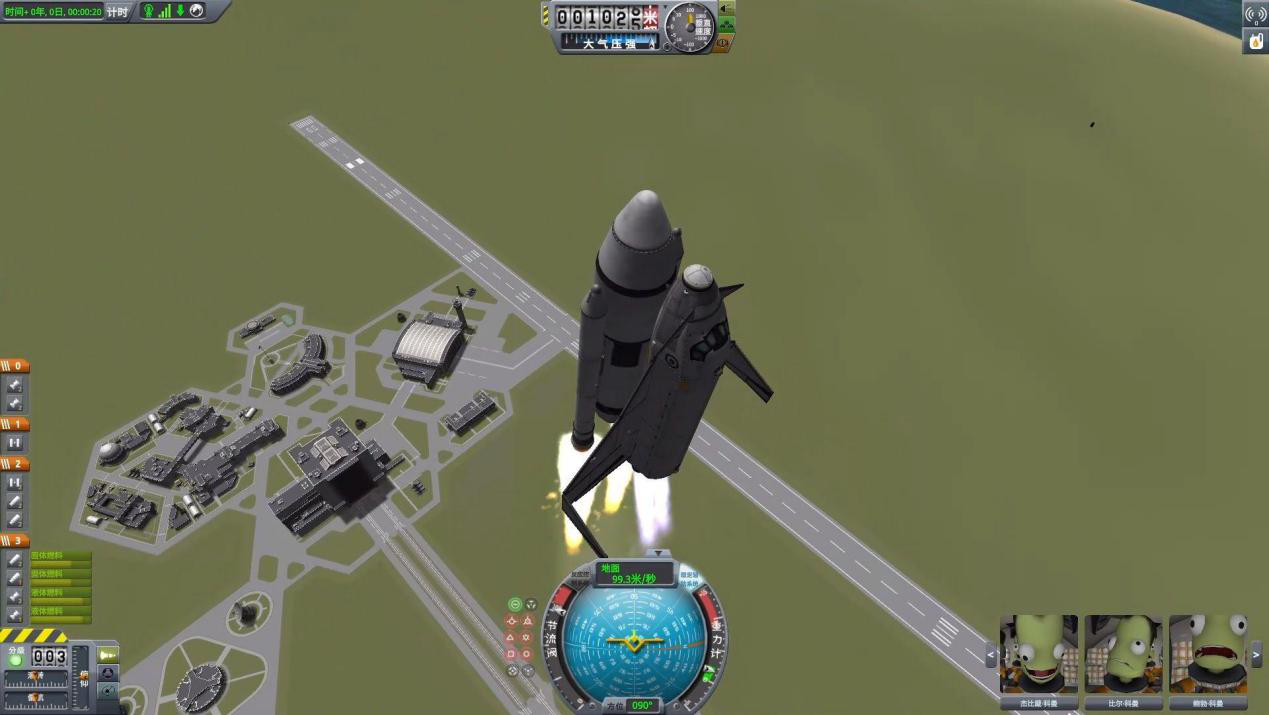Activate the green staging light button
The image size is (1269, 715).
pyautogui.click(x=16, y=661)
